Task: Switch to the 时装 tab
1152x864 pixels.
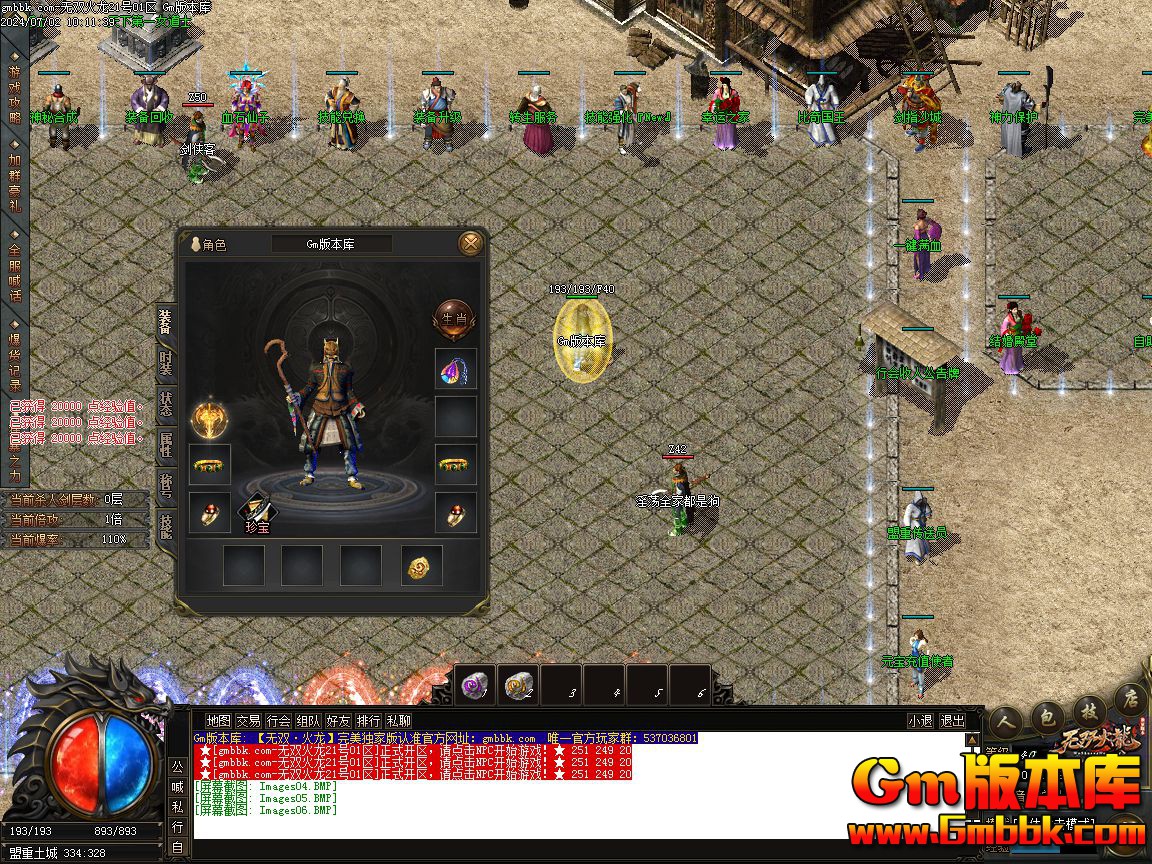Action: pos(166,363)
